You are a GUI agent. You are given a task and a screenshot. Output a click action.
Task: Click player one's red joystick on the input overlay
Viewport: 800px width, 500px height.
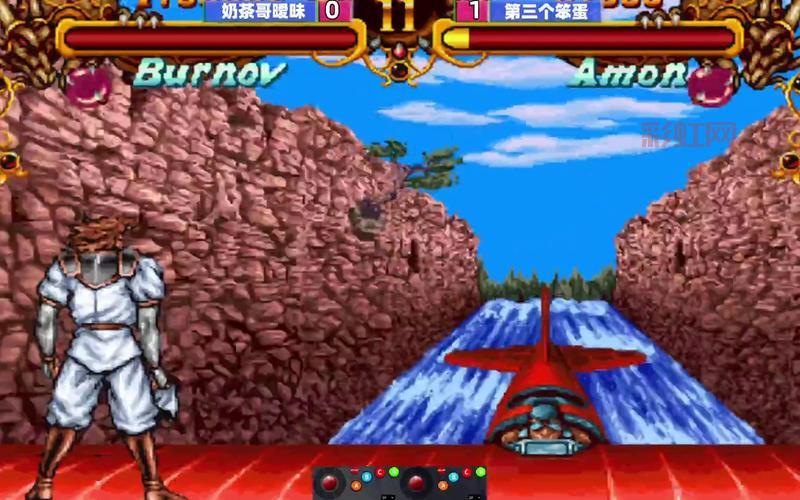point(330,482)
